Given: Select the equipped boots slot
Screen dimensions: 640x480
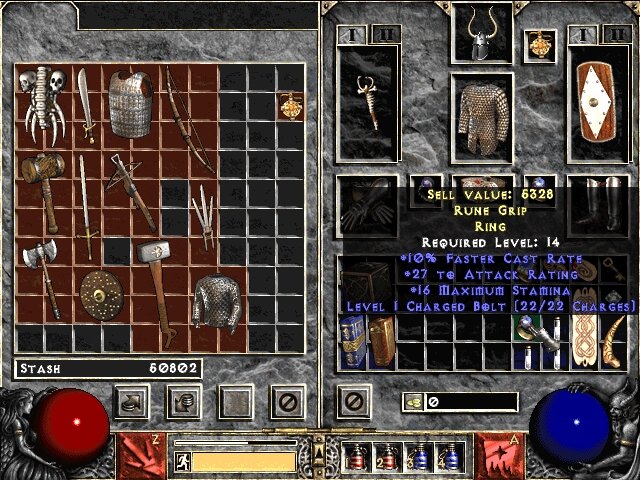Looking at the screenshot, I should click(596, 207).
